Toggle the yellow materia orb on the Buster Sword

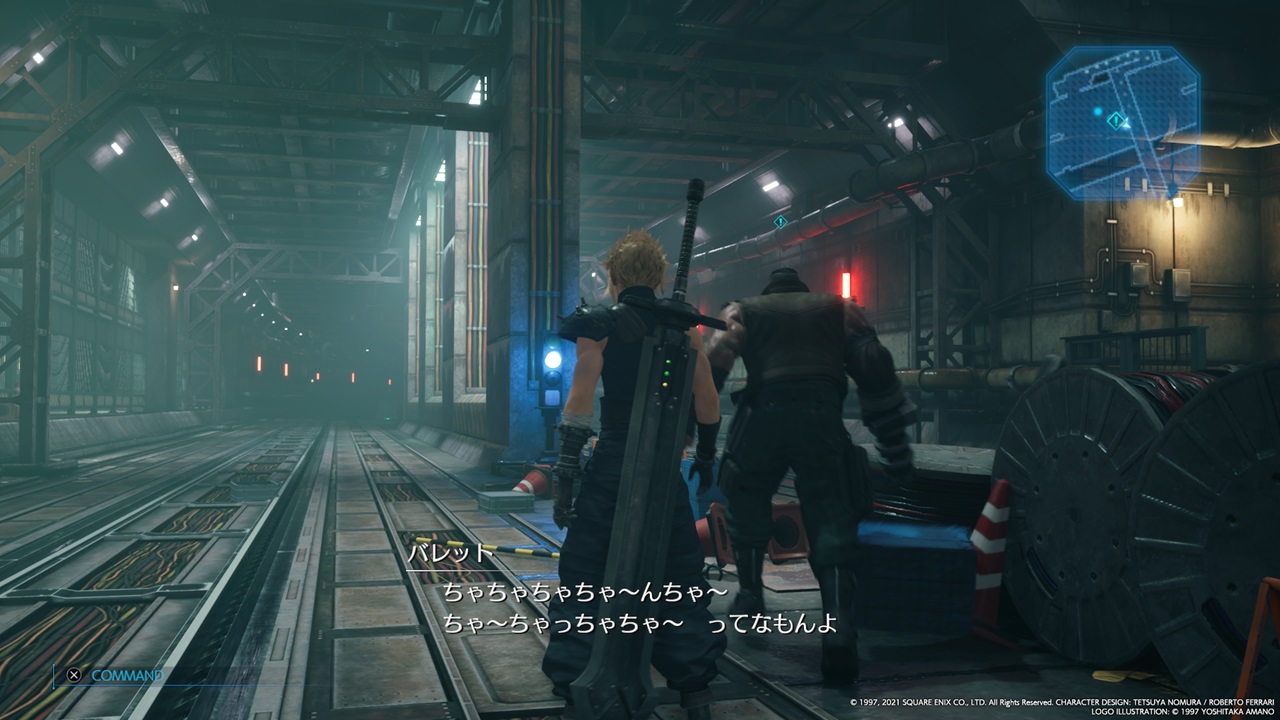665,384
